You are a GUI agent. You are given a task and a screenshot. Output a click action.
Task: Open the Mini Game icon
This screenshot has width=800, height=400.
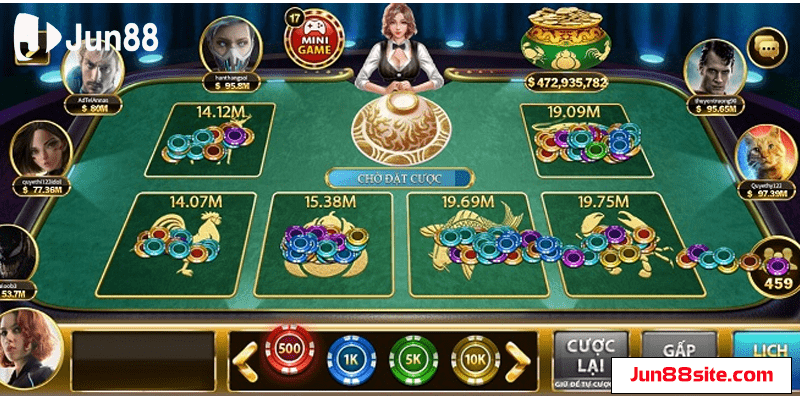click(x=309, y=37)
